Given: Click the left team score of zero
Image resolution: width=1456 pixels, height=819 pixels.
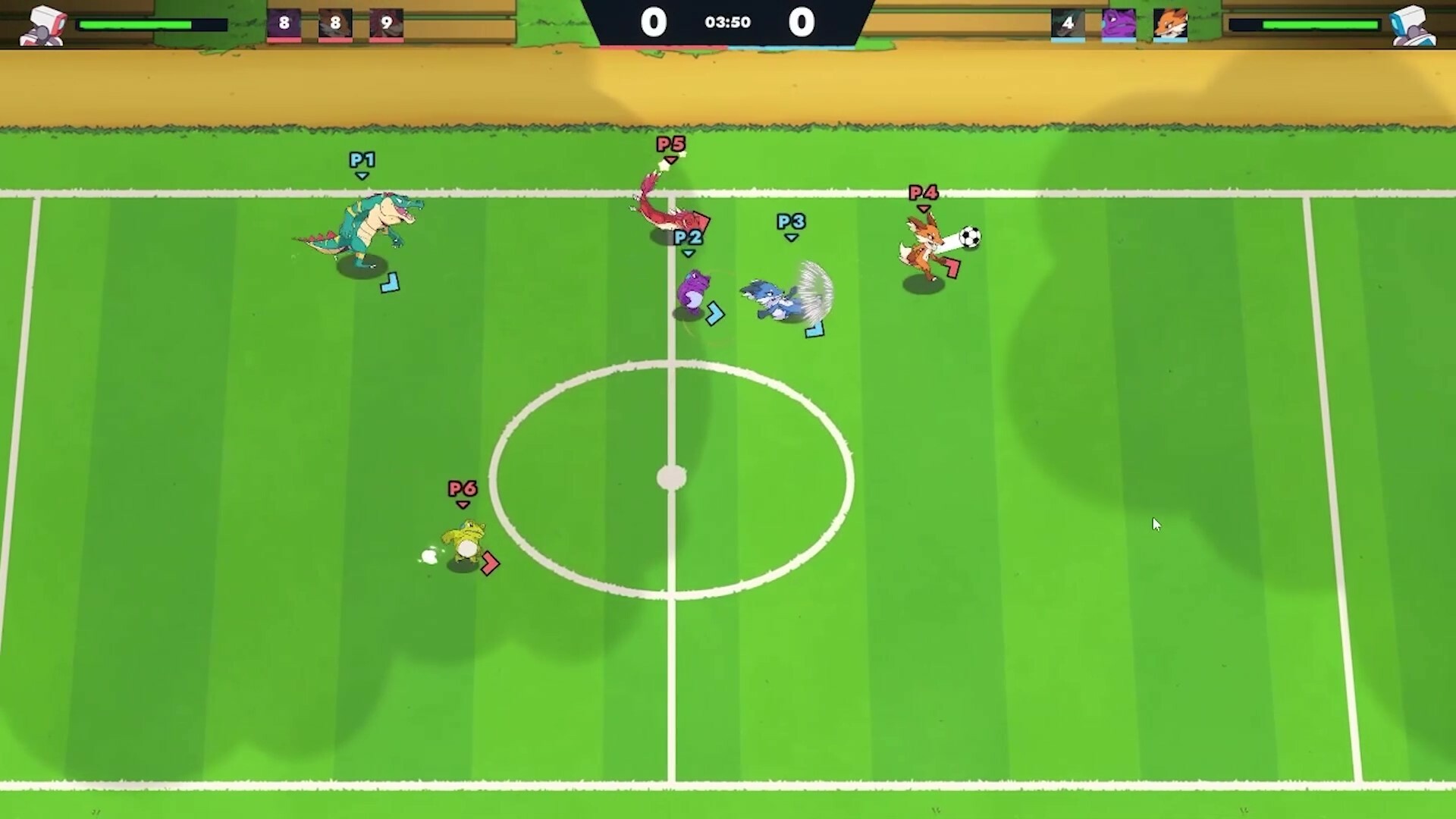Looking at the screenshot, I should [654, 22].
